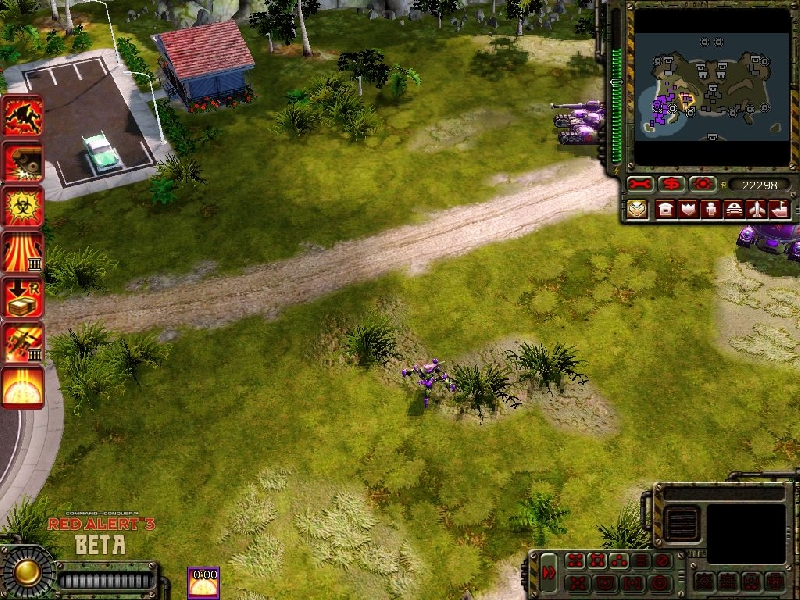The width and height of the screenshot is (800, 600).
Task: Trigger the crate drop support power
Action: pos(22,297)
